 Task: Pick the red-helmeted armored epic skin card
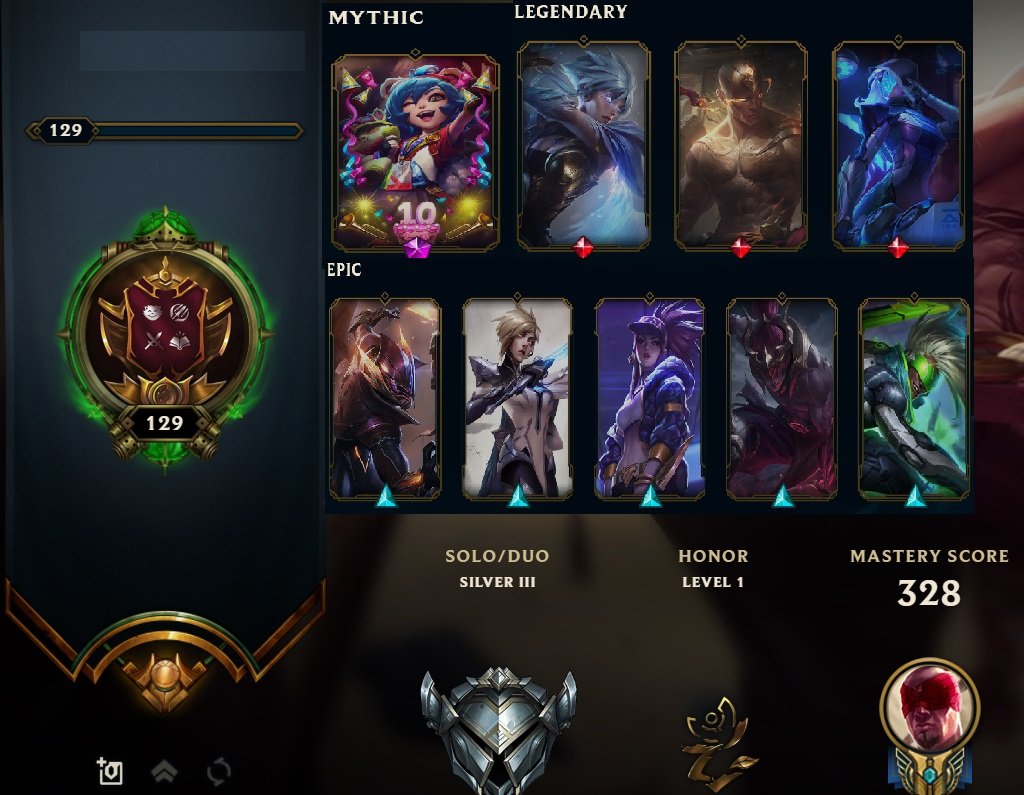pos(385,398)
